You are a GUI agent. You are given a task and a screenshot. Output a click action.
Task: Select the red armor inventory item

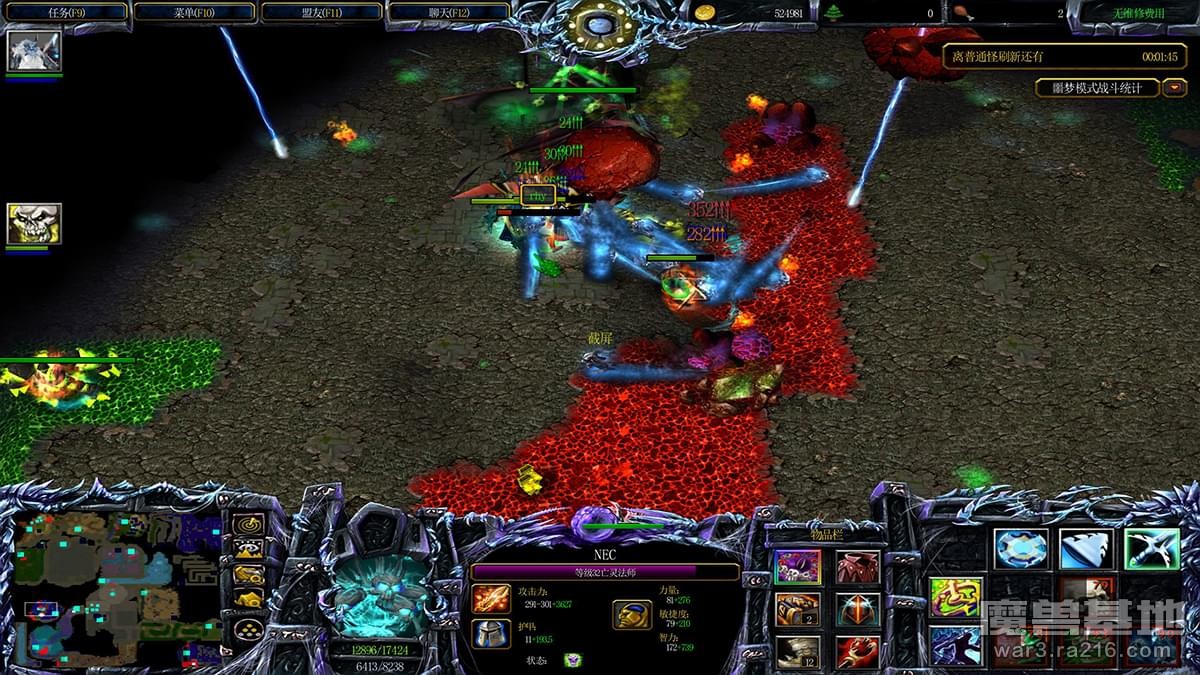click(858, 568)
